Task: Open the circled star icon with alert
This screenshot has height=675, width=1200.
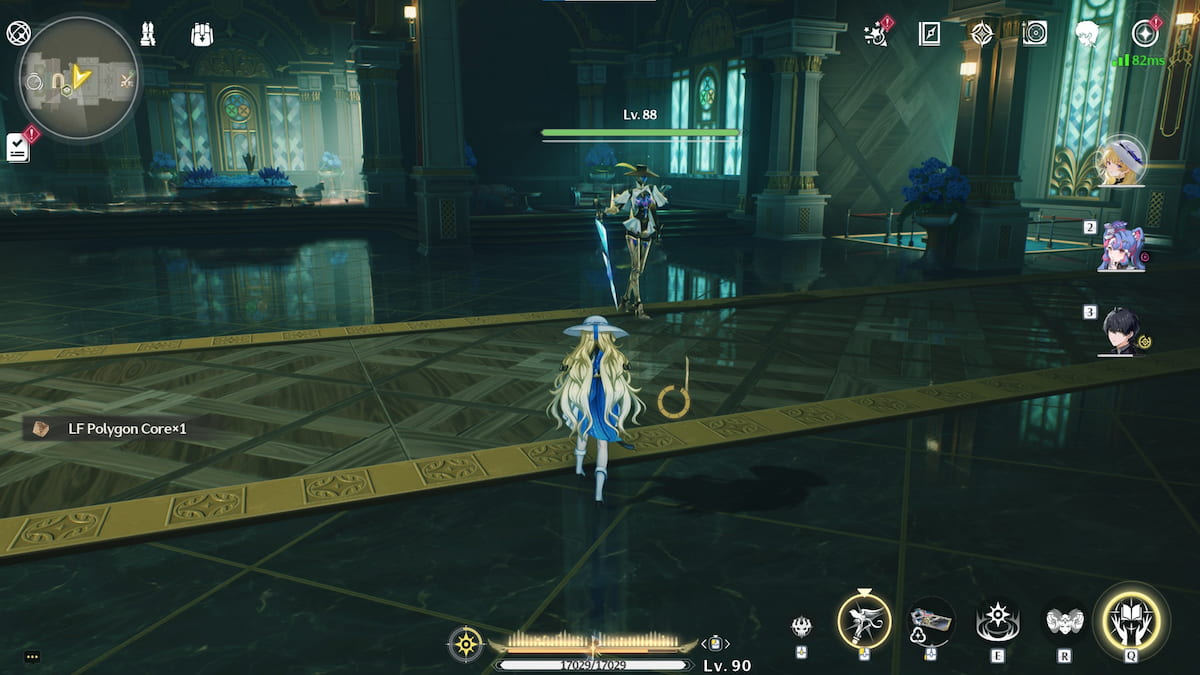Action: coord(1145,34)
